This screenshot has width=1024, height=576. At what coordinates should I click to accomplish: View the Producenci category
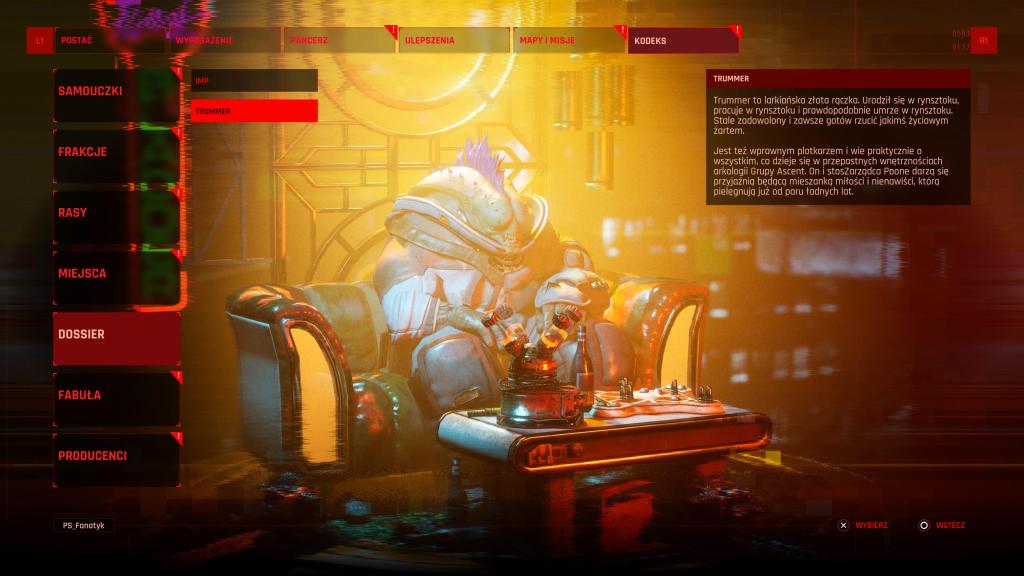coord(116,456)
